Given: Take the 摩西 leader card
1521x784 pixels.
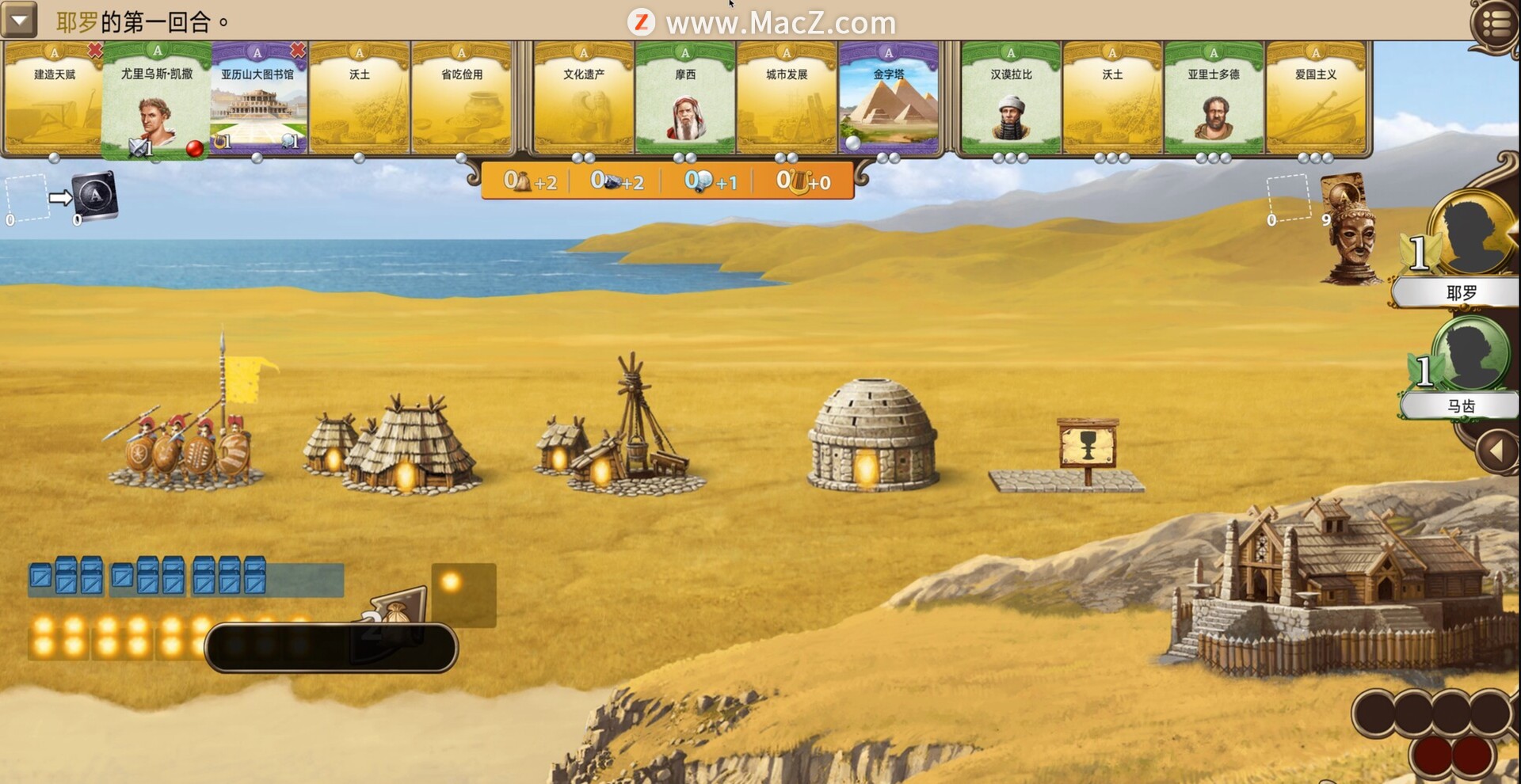Looking at the screenshot, I should [685, 99].
